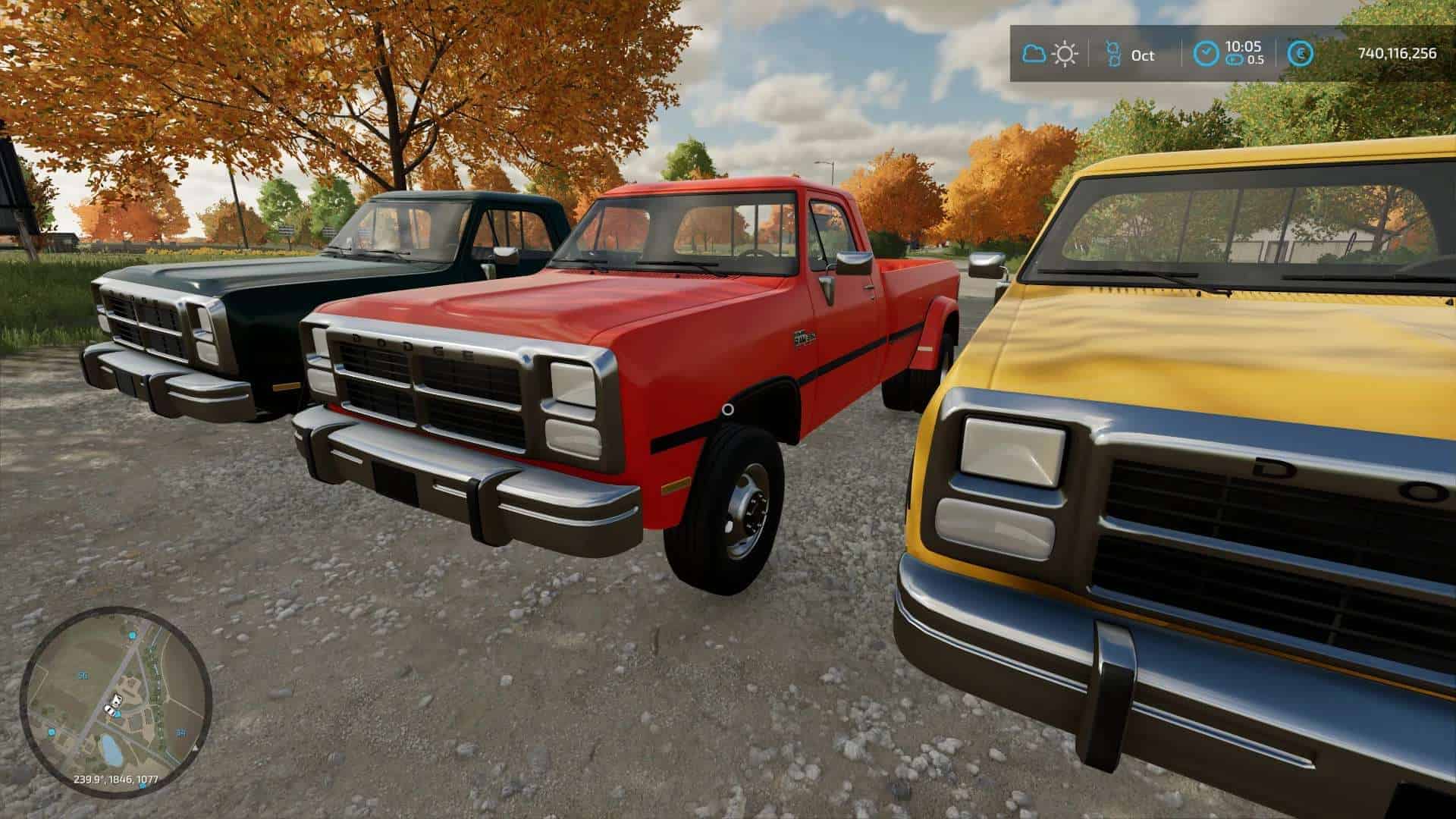Click field number 56 on the minimap
1456x819 pixels.
(x=83, y=676)
